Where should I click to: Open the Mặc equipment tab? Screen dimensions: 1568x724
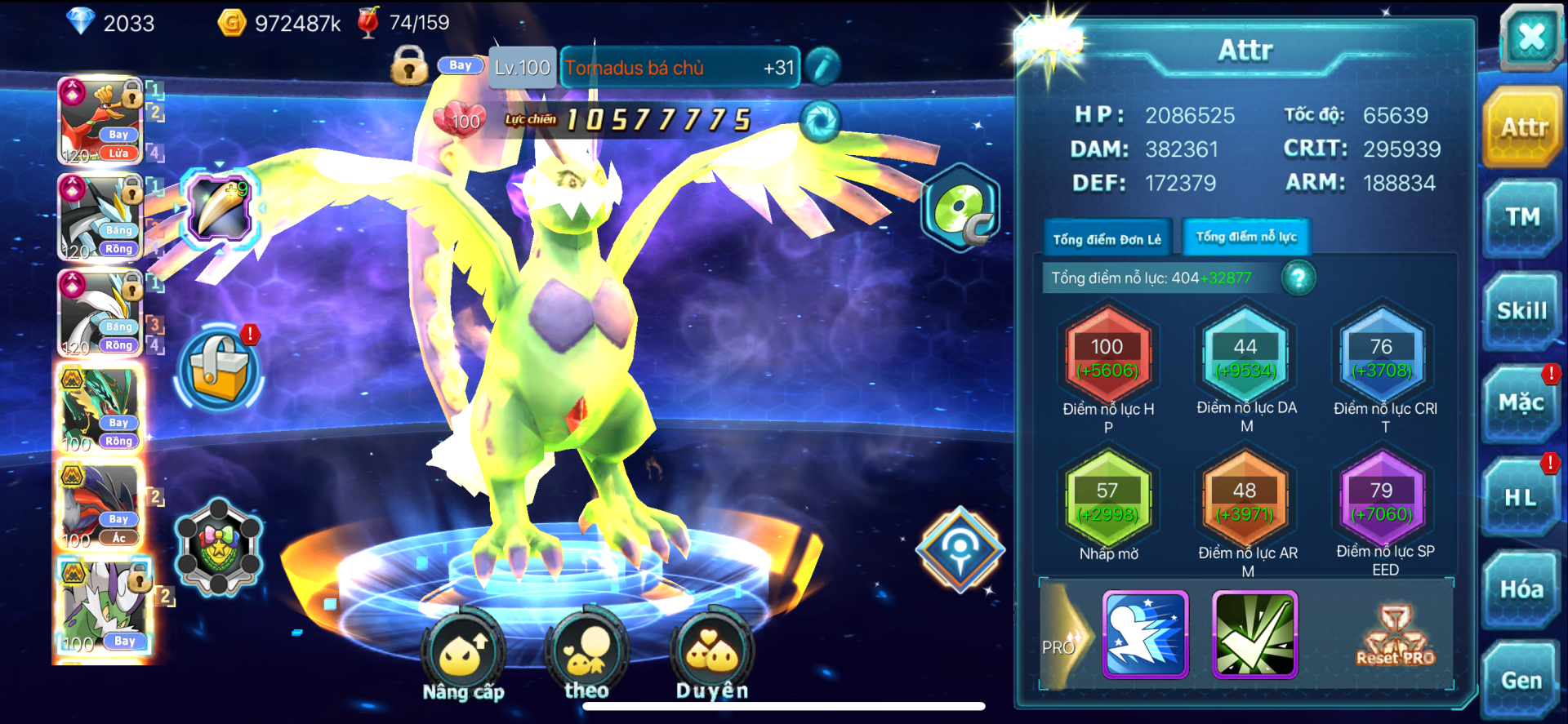pos(1521,403)
